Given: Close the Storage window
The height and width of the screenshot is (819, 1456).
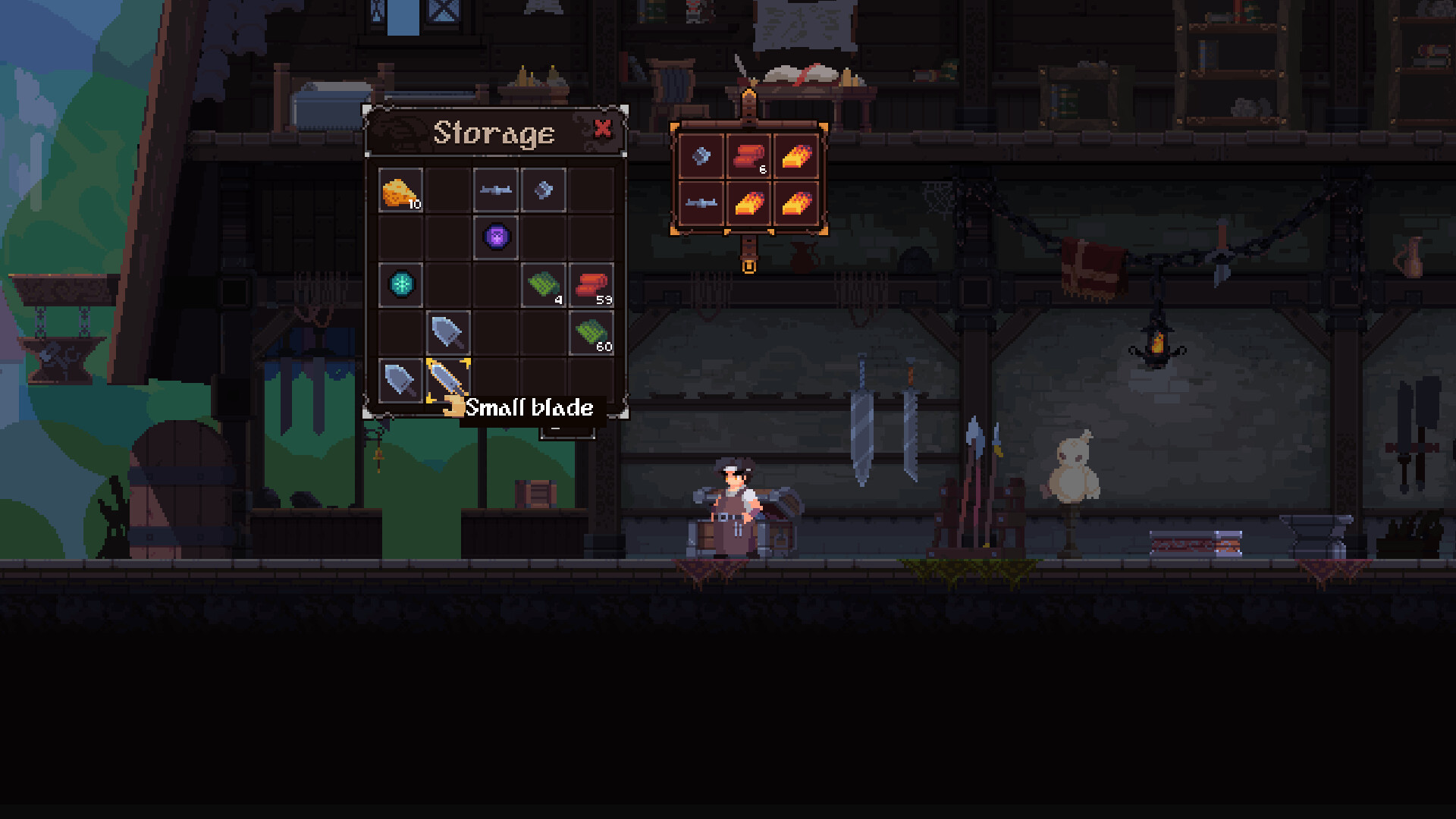Looking at the screenshot, I should point(603,130).
